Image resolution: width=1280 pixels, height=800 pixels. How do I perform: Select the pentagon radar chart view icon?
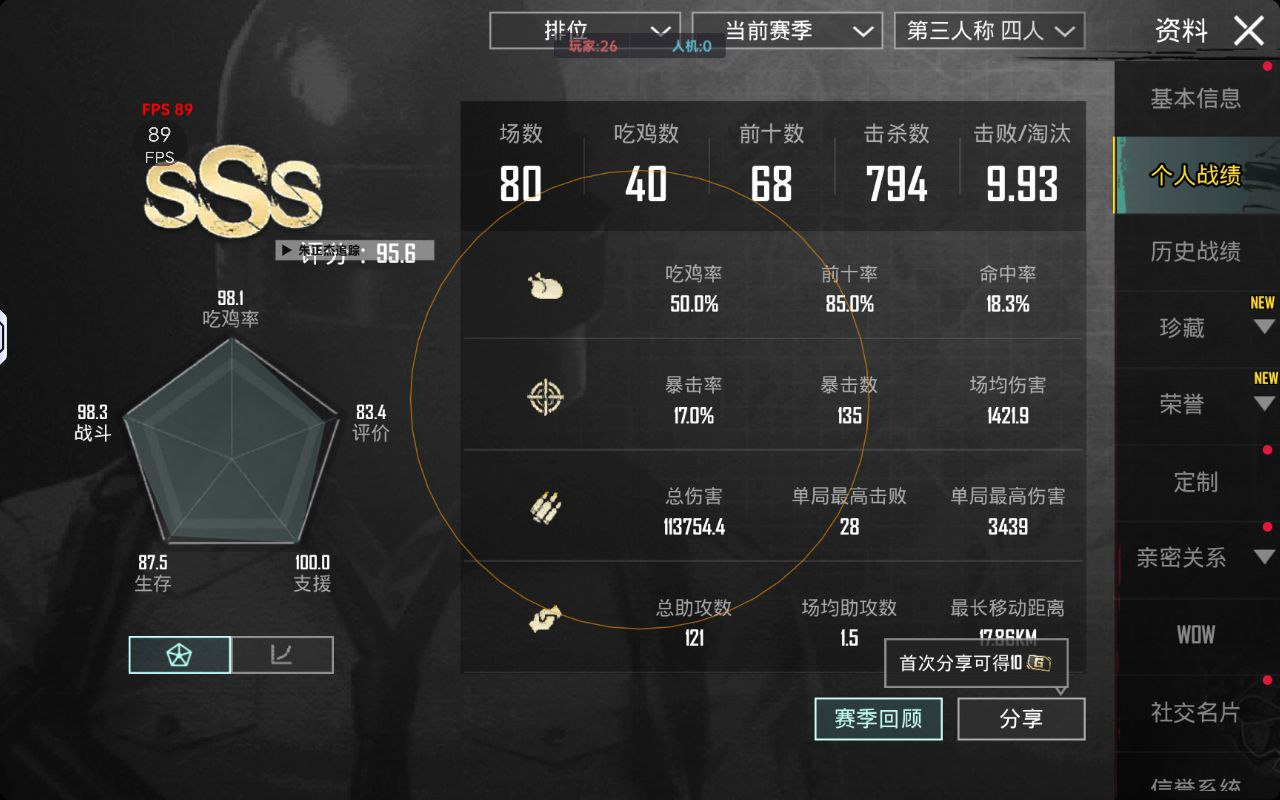click(179, 654)
